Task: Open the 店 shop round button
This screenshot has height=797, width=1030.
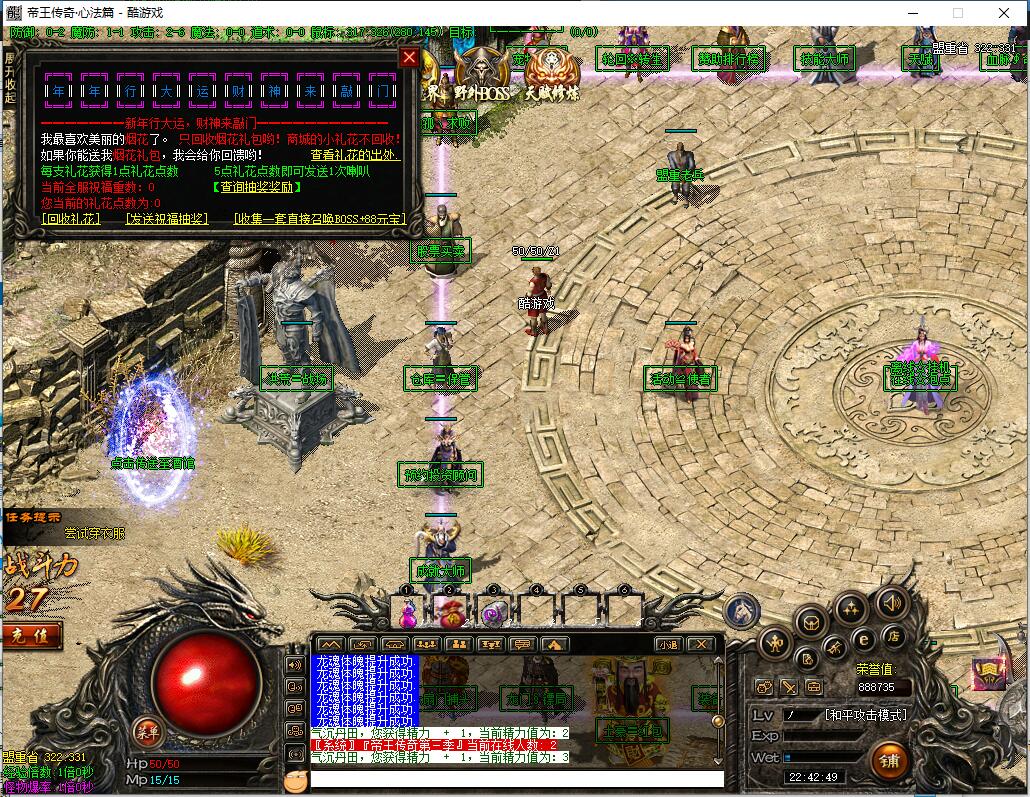Action: click(x=893, y=636)
